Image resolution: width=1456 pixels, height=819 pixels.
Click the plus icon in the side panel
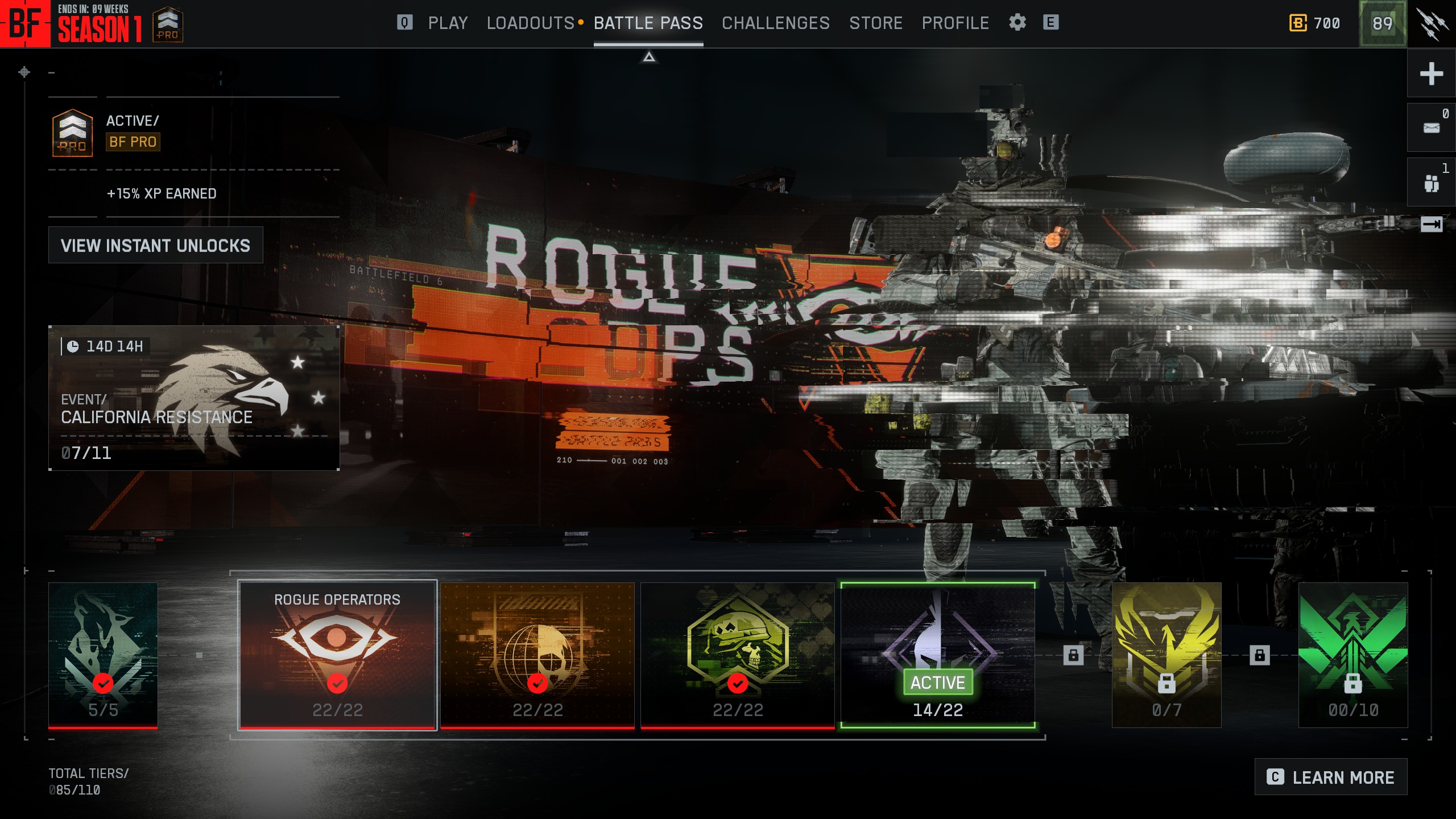pos(1431,73)
